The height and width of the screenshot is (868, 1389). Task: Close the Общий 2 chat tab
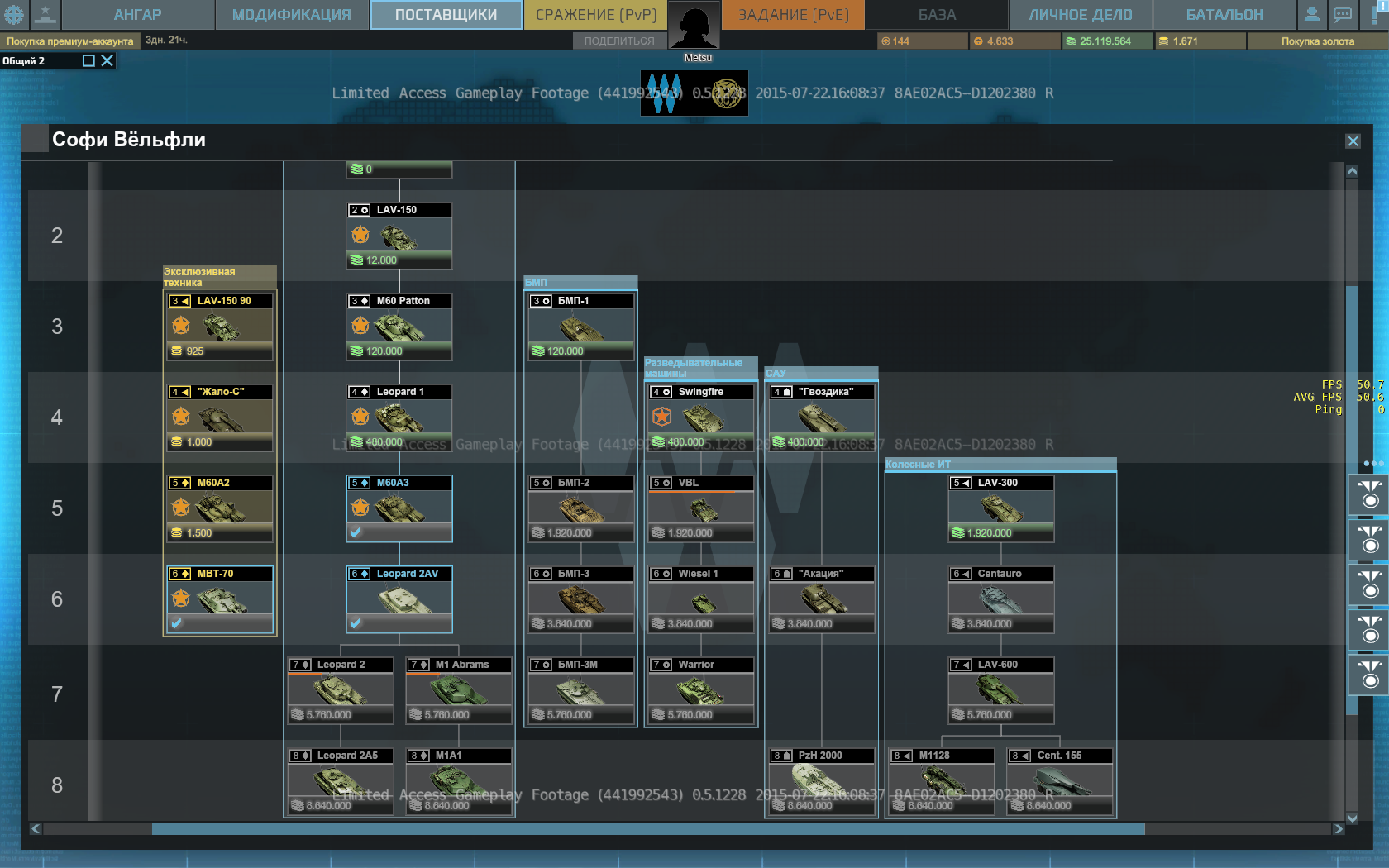[x=107, y=60]
